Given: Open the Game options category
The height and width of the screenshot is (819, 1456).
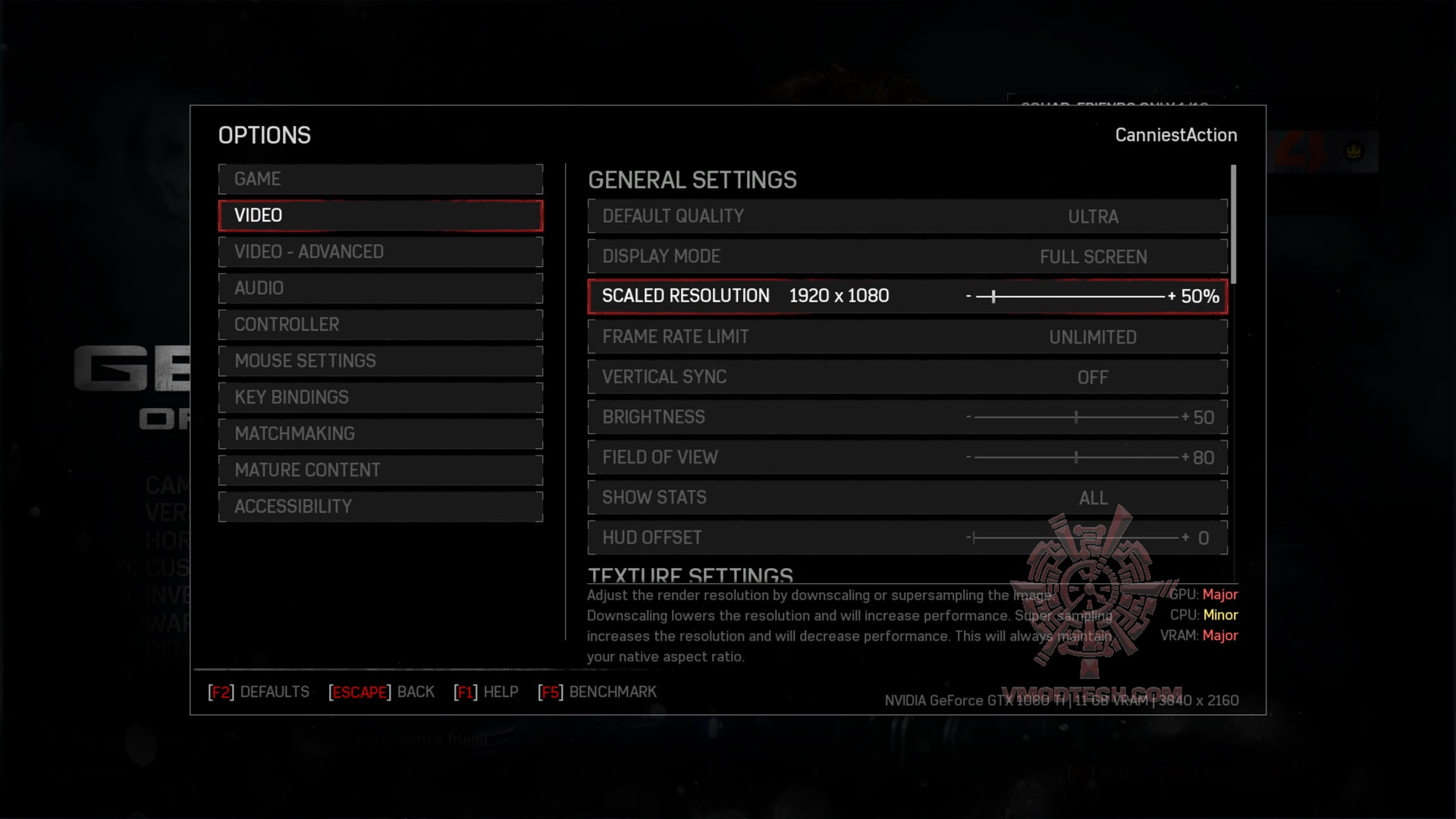Looking at the screenshot, I should (380, 179).
